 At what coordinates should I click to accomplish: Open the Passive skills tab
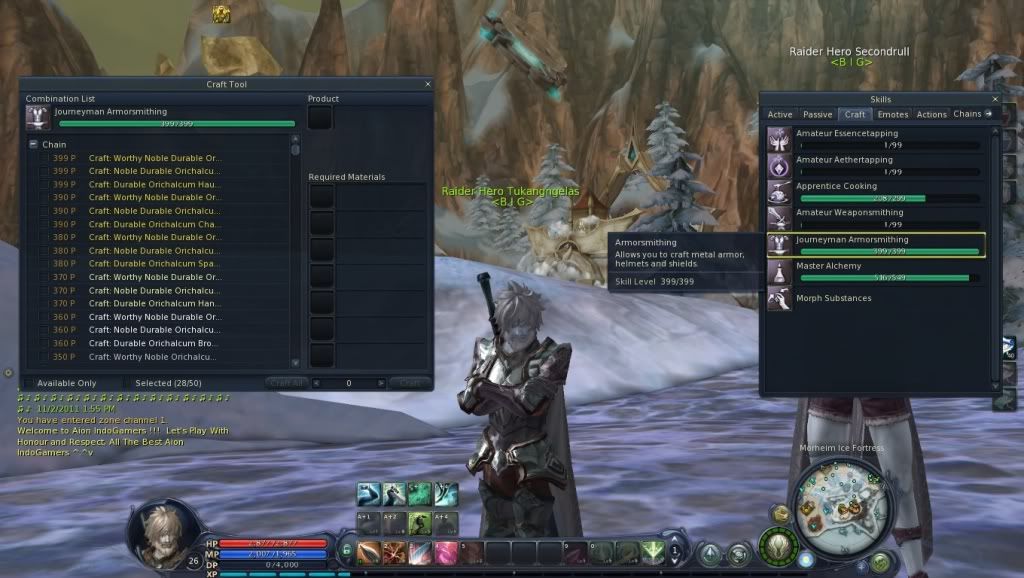[817, 115]
